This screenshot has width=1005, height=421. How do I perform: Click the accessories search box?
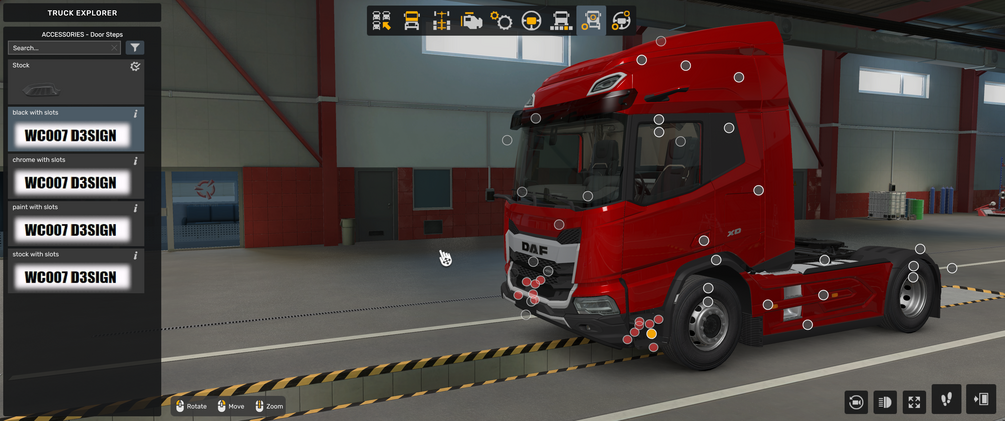point(60,47)
